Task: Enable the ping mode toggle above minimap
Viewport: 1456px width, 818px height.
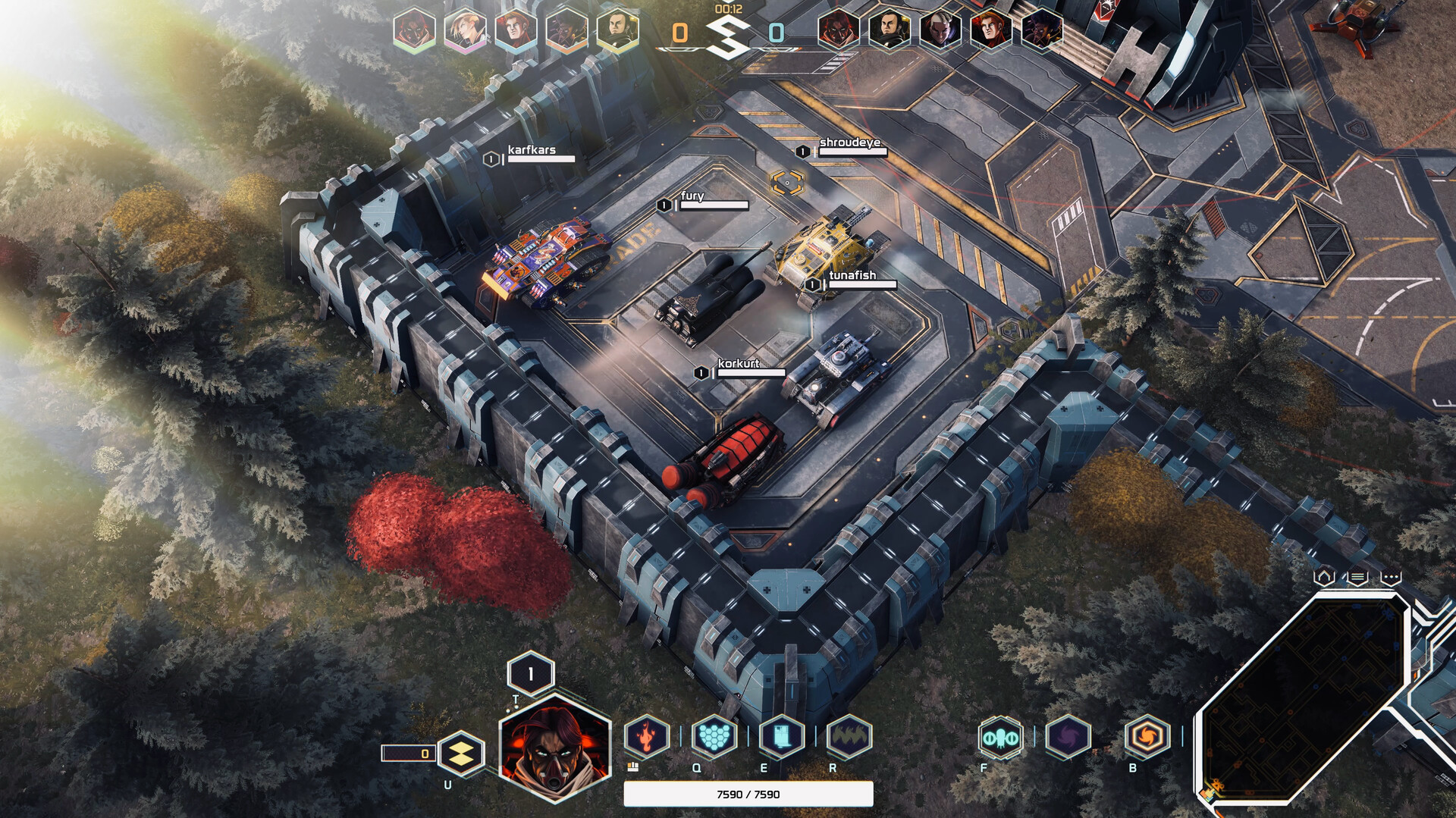Action: click(1389, 576)
